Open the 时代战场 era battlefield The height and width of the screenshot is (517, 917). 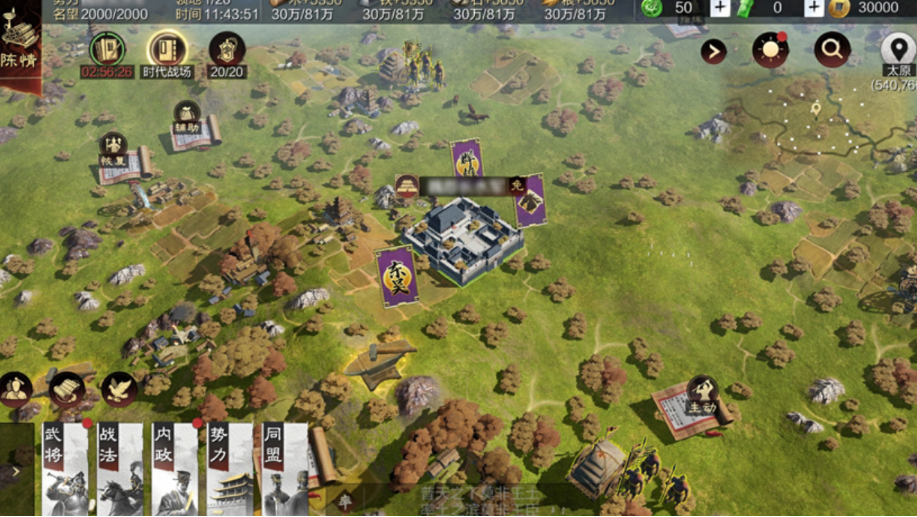(167, 51)
